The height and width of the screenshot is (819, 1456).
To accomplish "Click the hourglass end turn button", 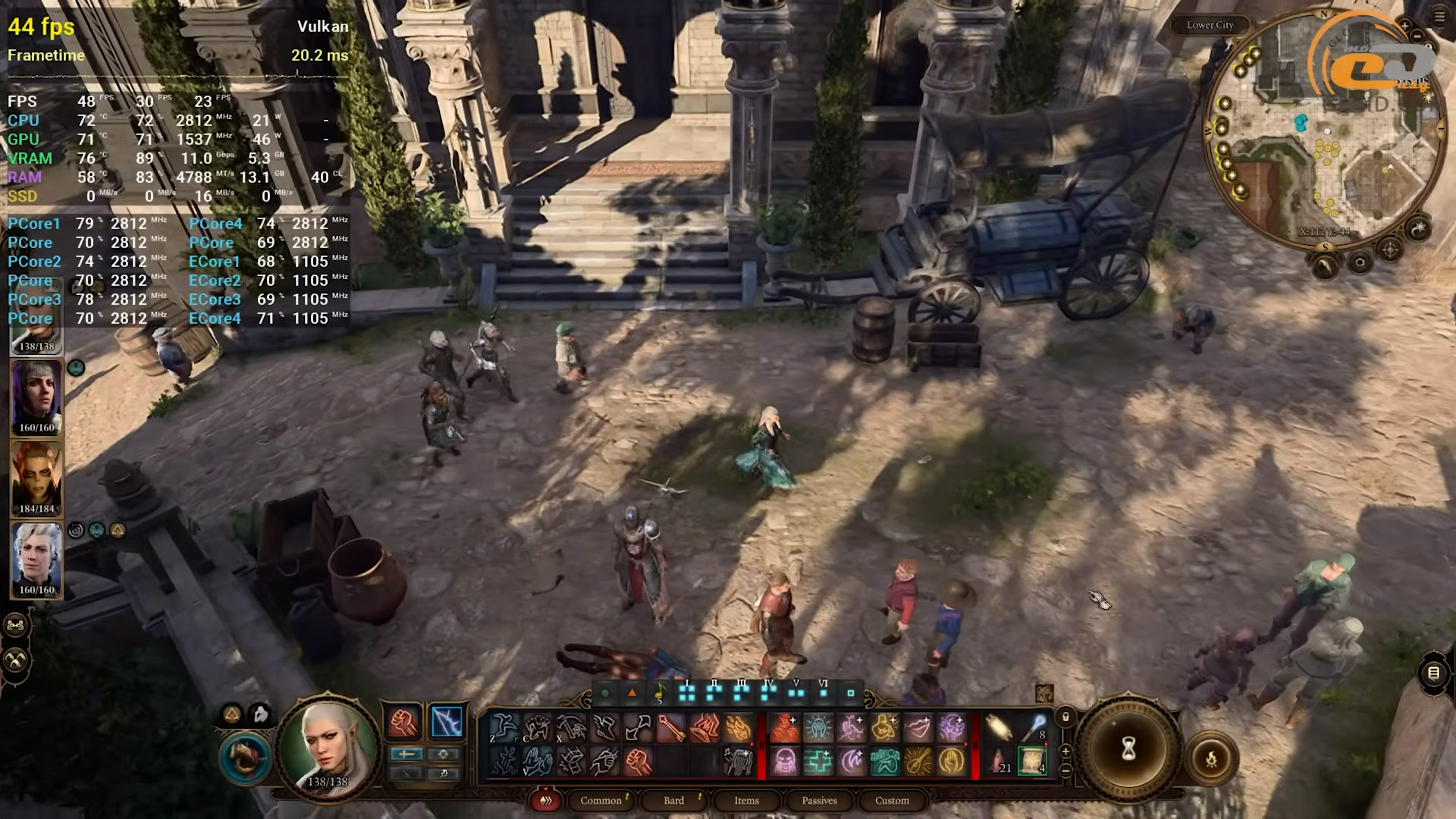I will 1128,749.
